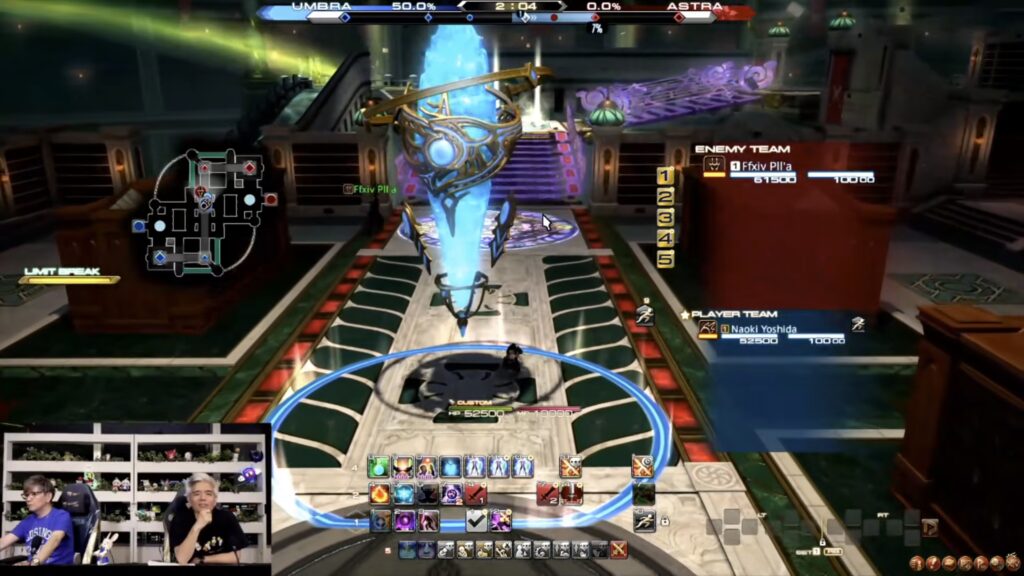Activate the white checkmark hotbar icon
Image resolution: width=1024 pixels, height=576 pixels.
click(477, 520)
